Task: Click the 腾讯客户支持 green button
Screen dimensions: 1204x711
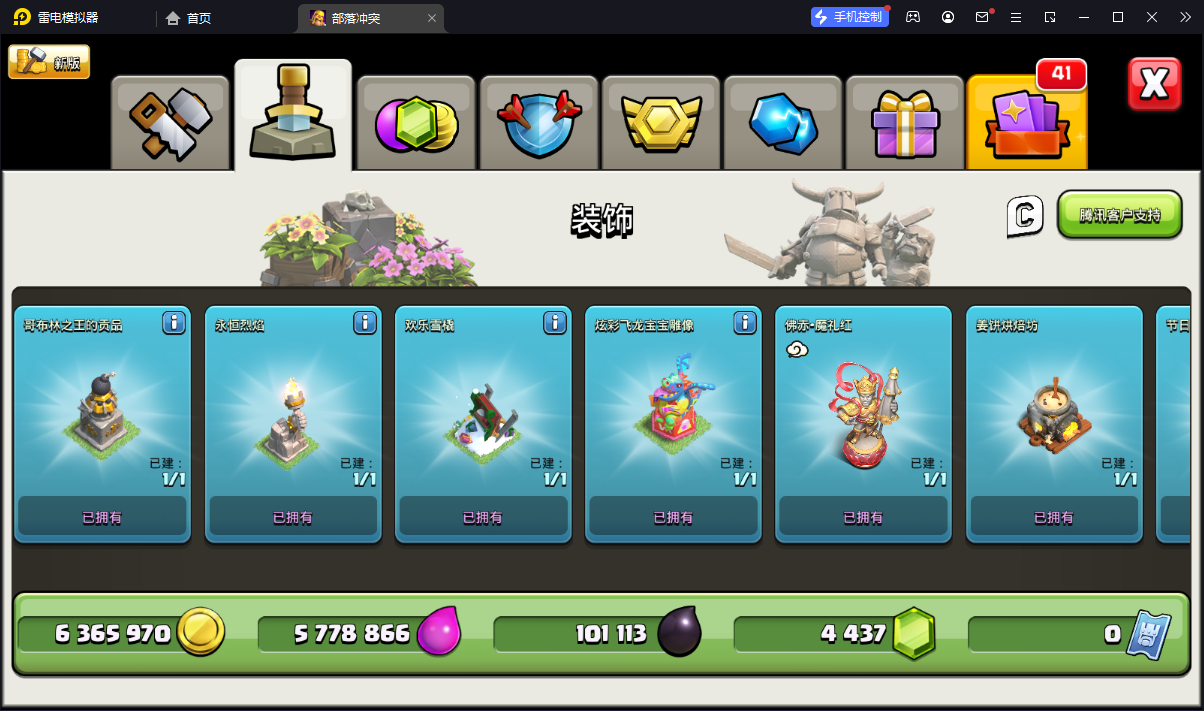Action: pyautogui.click(x=1120, y=215)
